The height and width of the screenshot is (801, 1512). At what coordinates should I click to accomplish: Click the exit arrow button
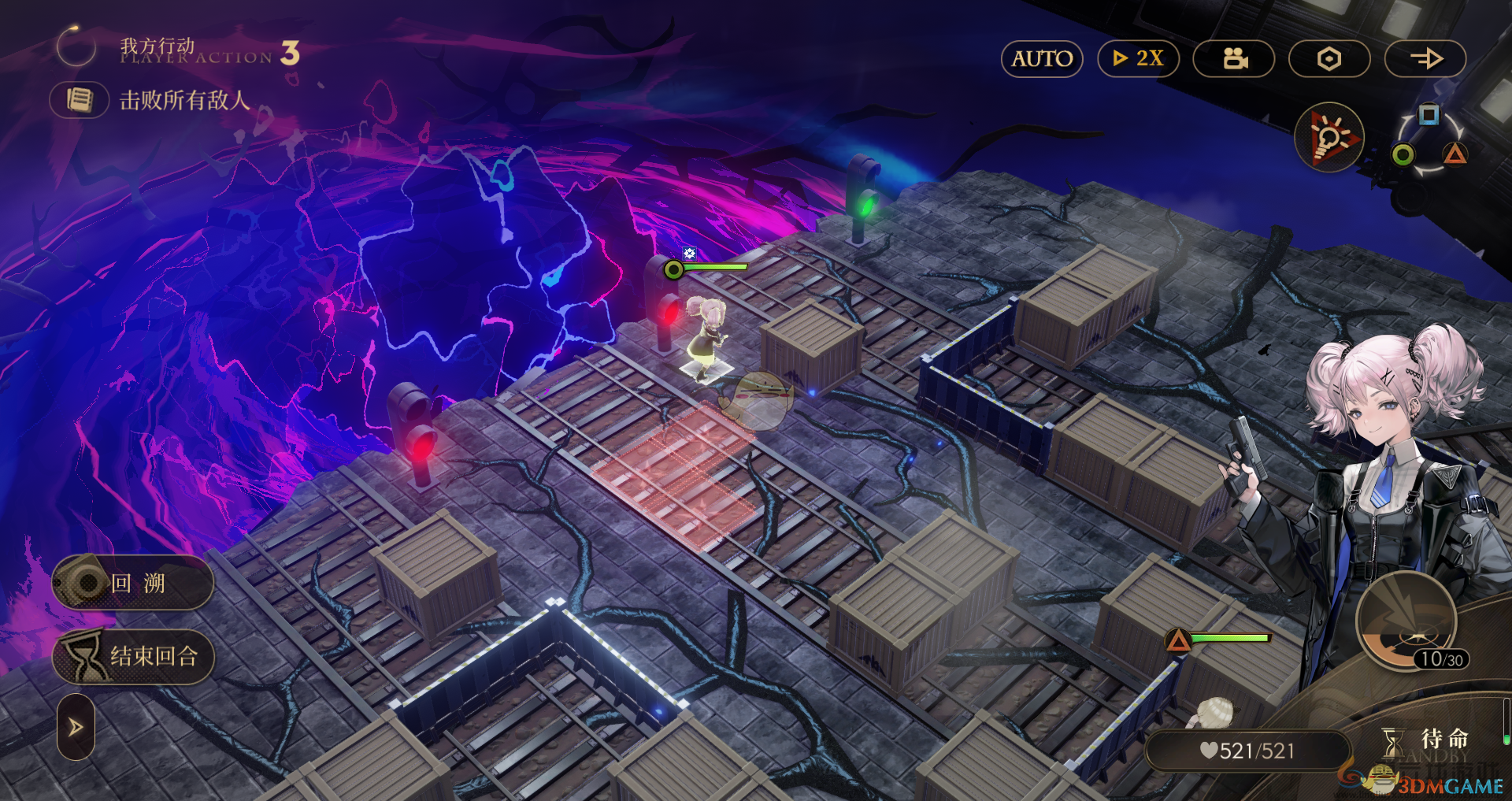[x=1425, y=59]
